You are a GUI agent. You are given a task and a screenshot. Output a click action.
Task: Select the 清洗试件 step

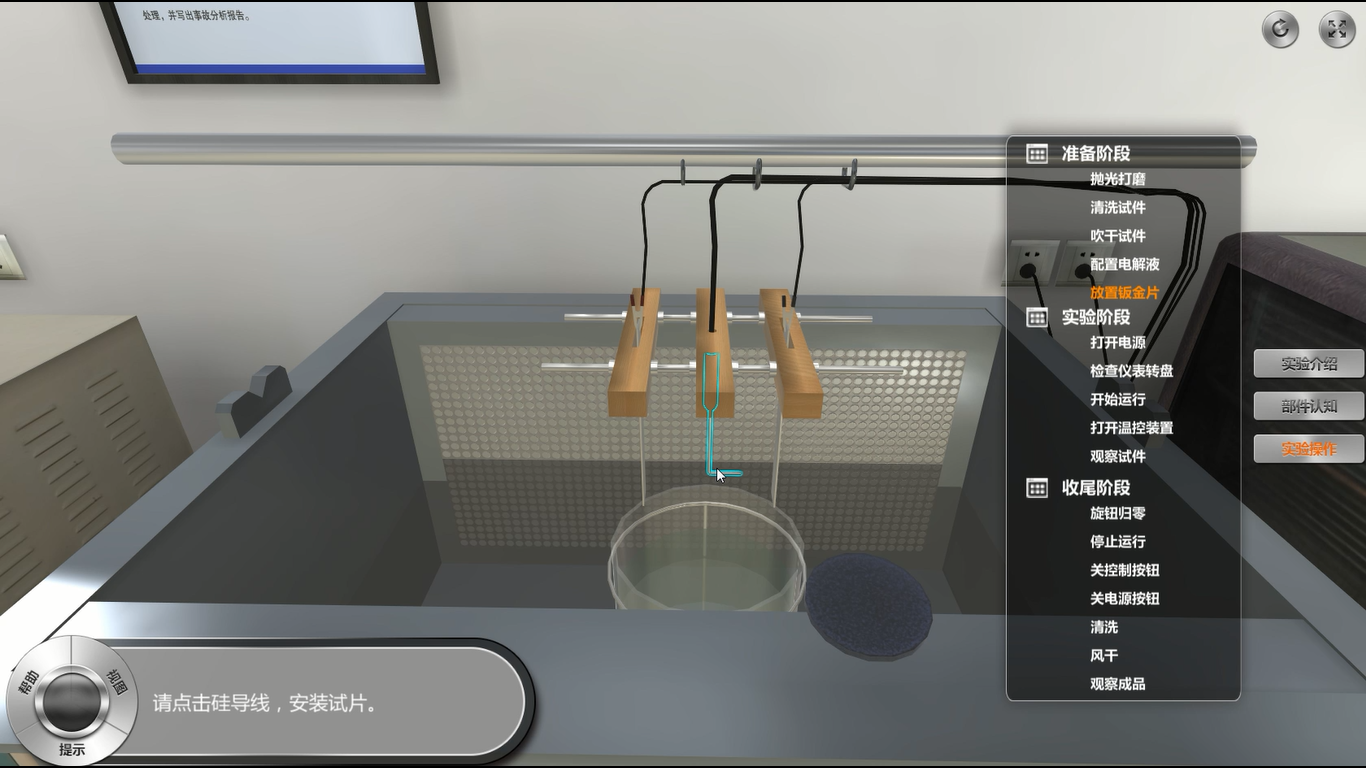click(1118, 208)
